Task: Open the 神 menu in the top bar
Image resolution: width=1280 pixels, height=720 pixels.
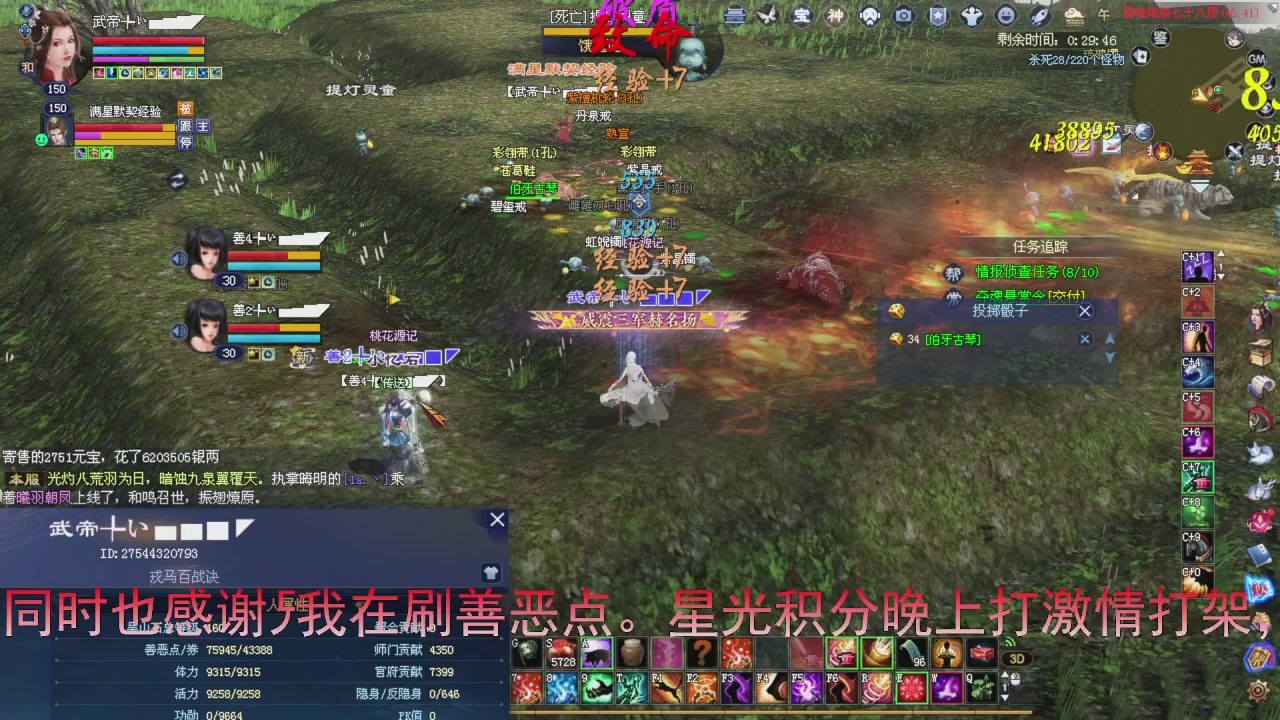Action: [x=838, y=14]
